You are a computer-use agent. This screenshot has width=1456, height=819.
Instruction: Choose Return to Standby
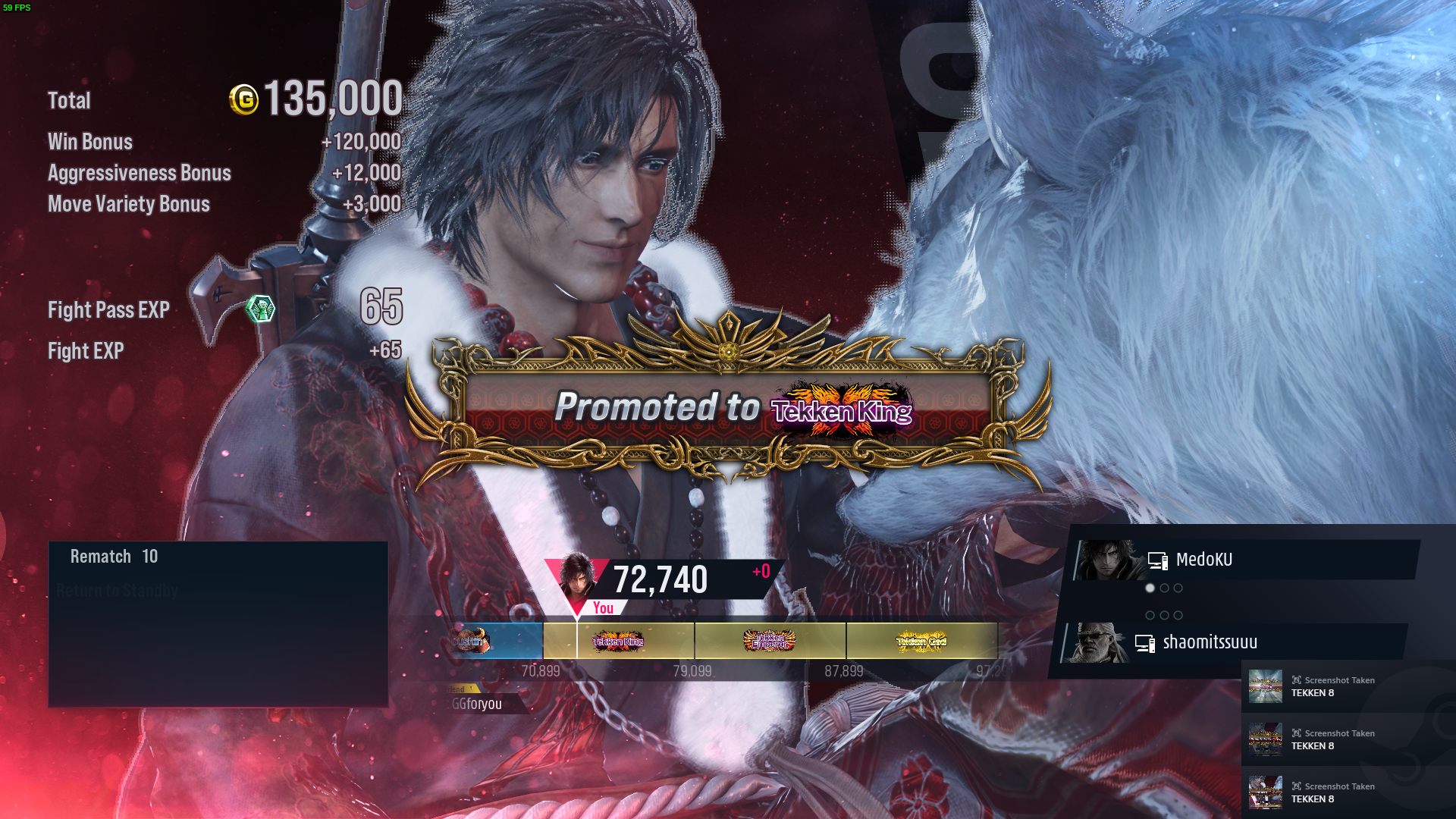[118, 591]
